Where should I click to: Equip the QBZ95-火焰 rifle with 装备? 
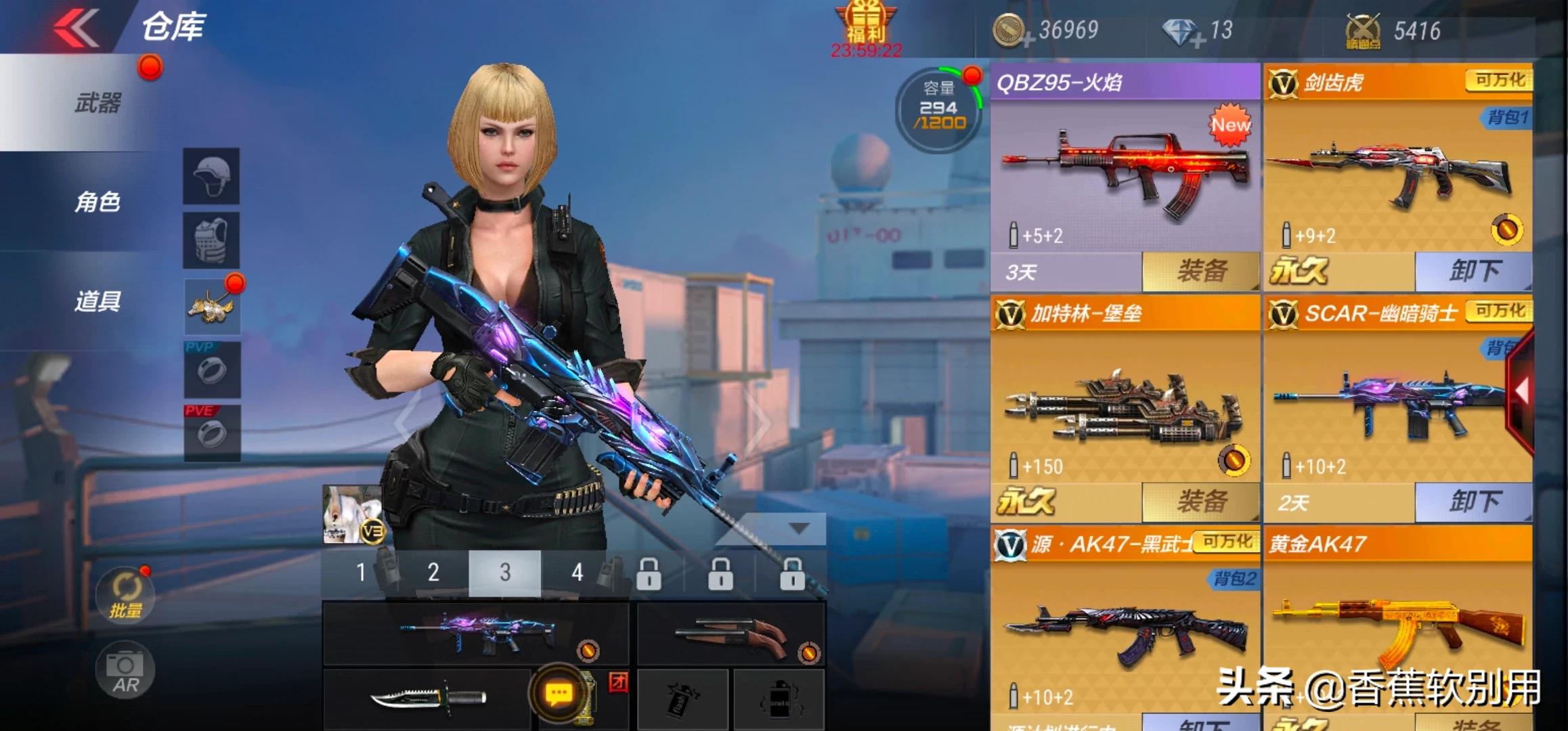1201,271
